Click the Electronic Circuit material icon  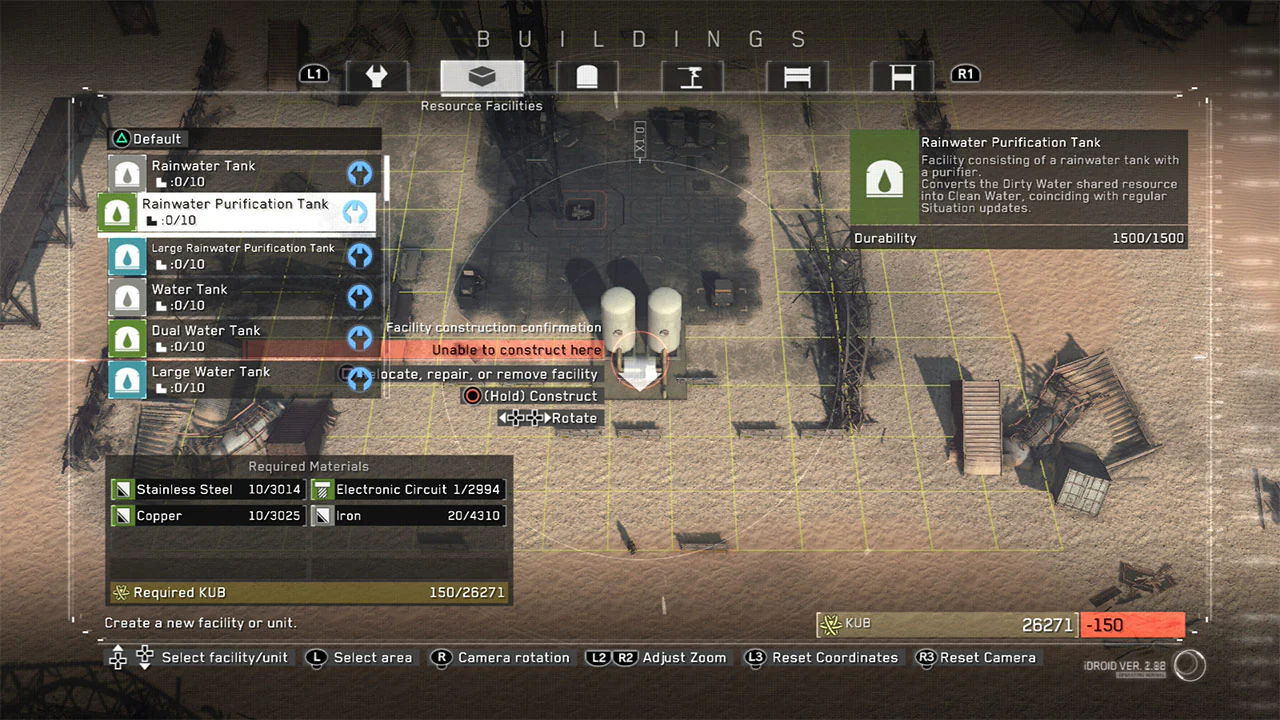321,489
